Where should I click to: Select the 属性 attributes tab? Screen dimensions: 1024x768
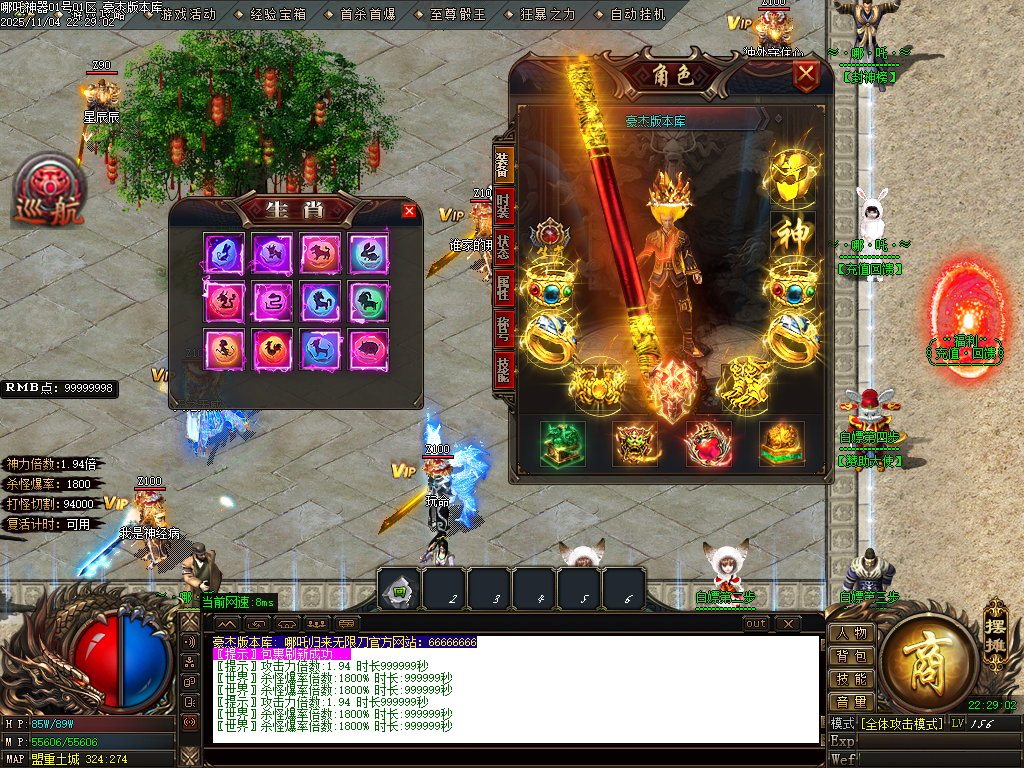[502, 289]
